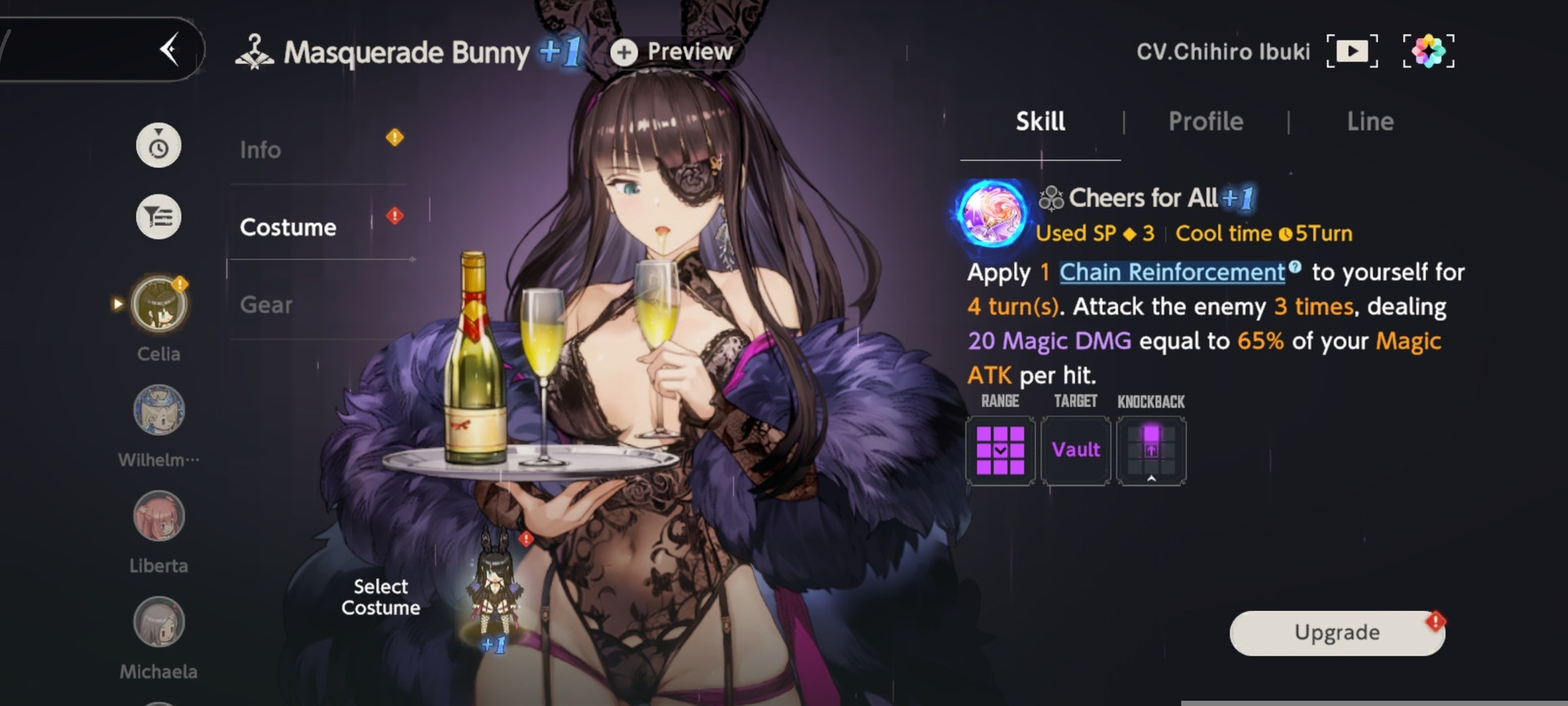Open the Line tab

(x=1370, y=122)
